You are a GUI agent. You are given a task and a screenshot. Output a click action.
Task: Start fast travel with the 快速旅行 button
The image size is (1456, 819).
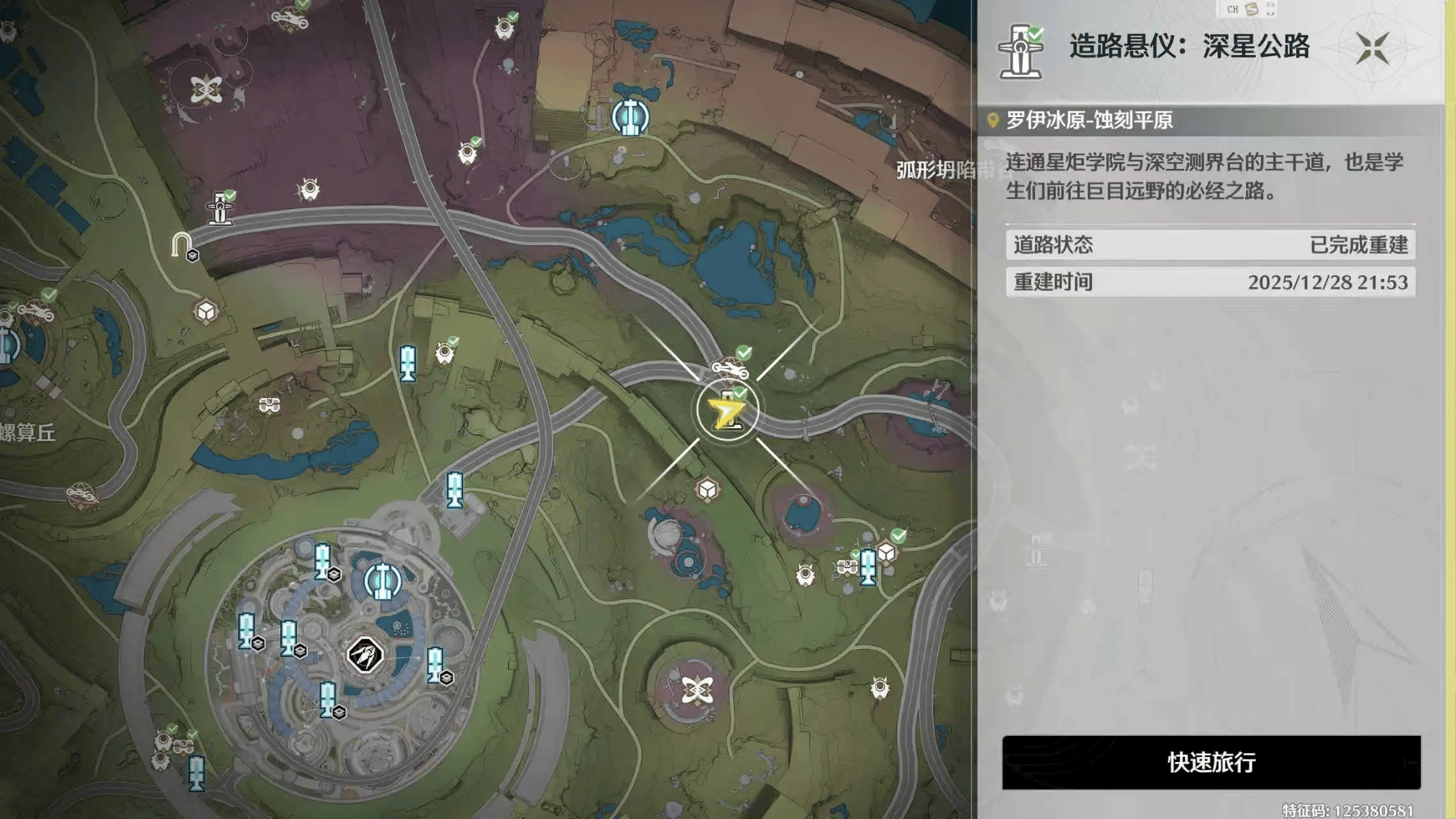click(1211, 762)
